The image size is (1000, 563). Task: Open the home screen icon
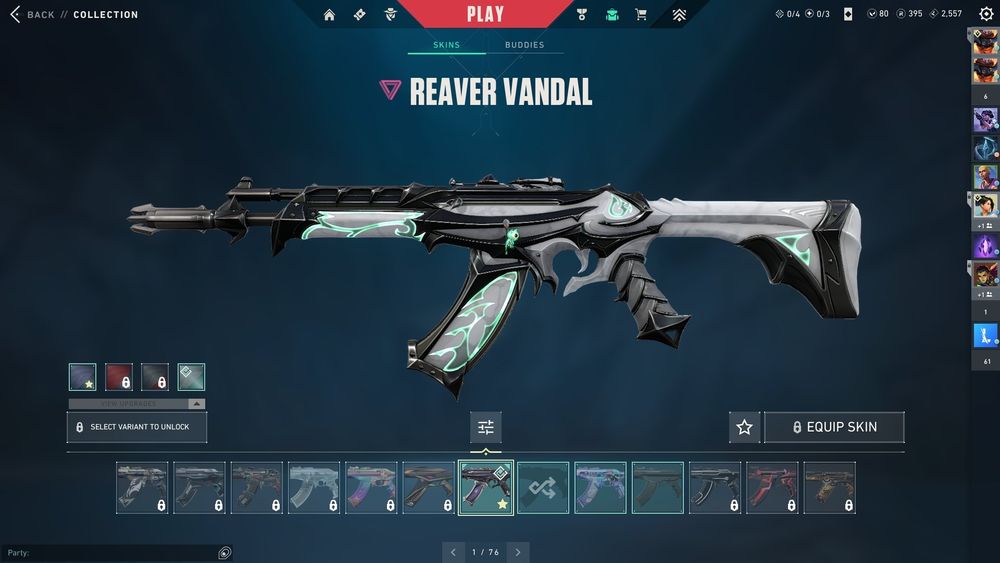[329, 15]
